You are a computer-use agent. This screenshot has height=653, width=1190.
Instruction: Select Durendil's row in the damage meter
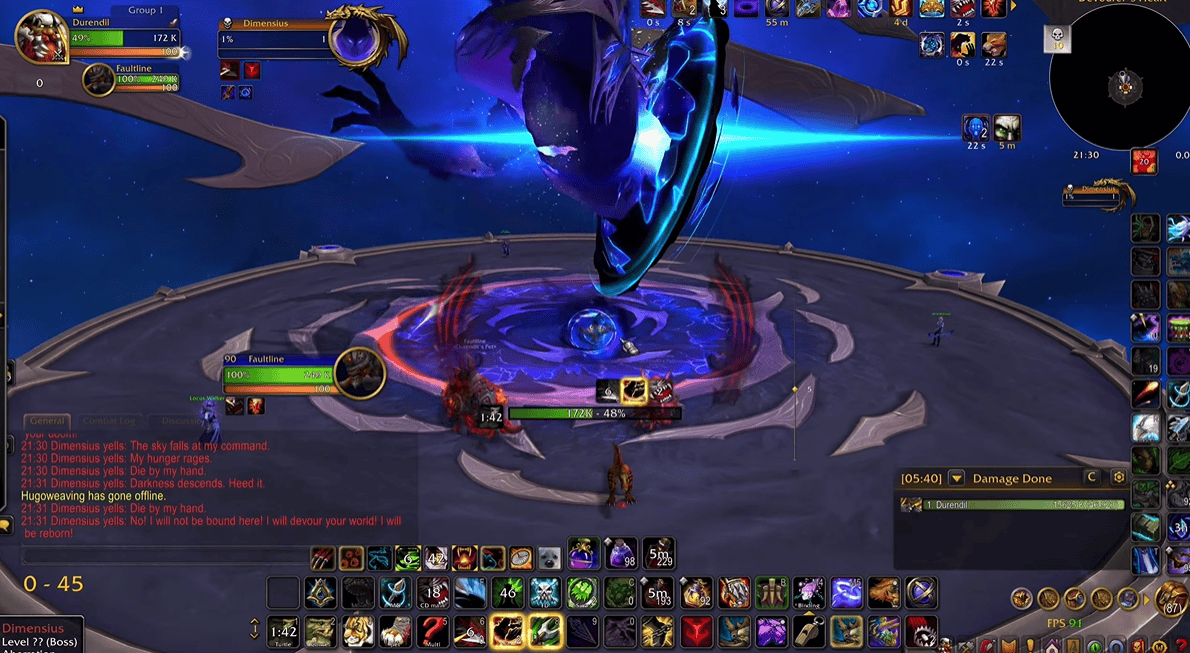coord(1012,505)
